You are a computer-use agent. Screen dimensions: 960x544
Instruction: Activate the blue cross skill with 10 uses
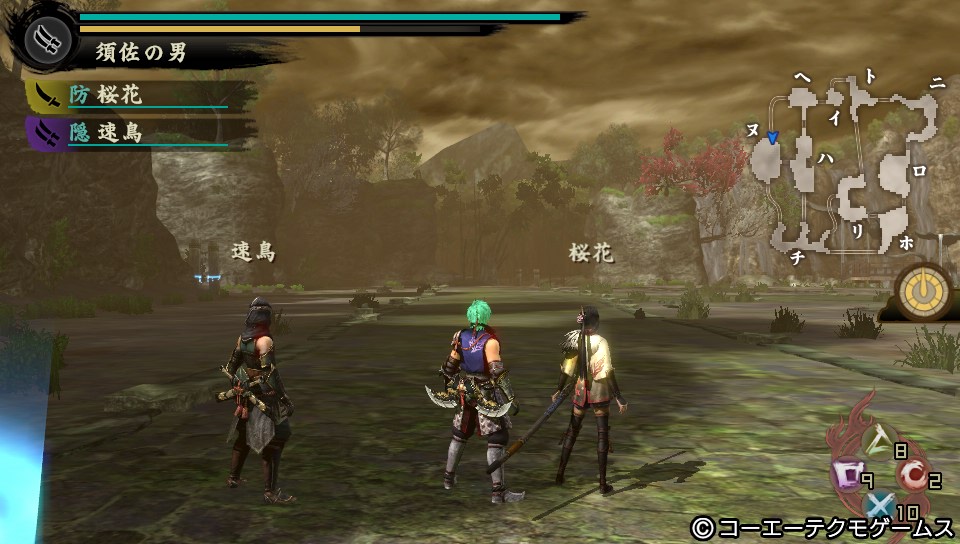[x=880, y=506]
